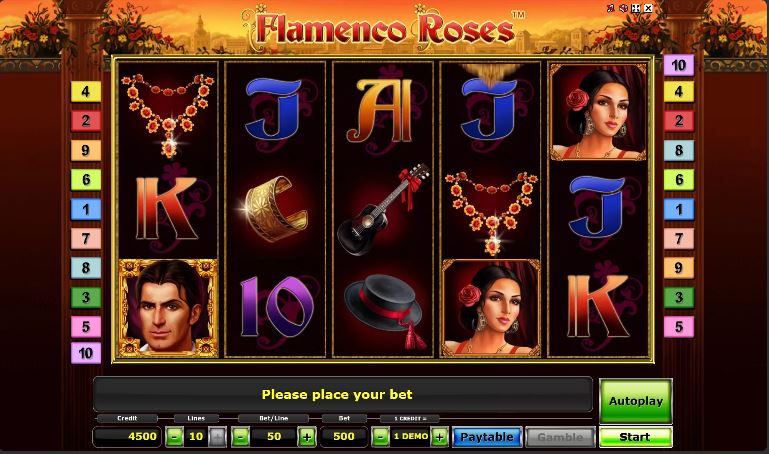Lower the bet per line
The height and width of the screenshot is (454, 769).
241,437
